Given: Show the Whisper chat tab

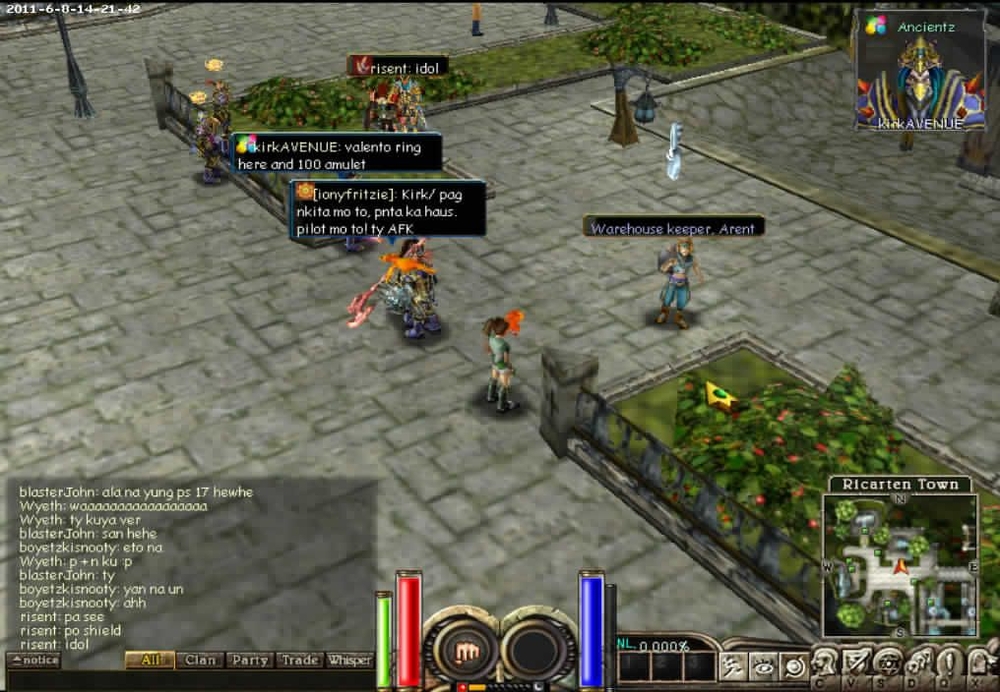Looking at the screenshot, I should coord(350,660).
